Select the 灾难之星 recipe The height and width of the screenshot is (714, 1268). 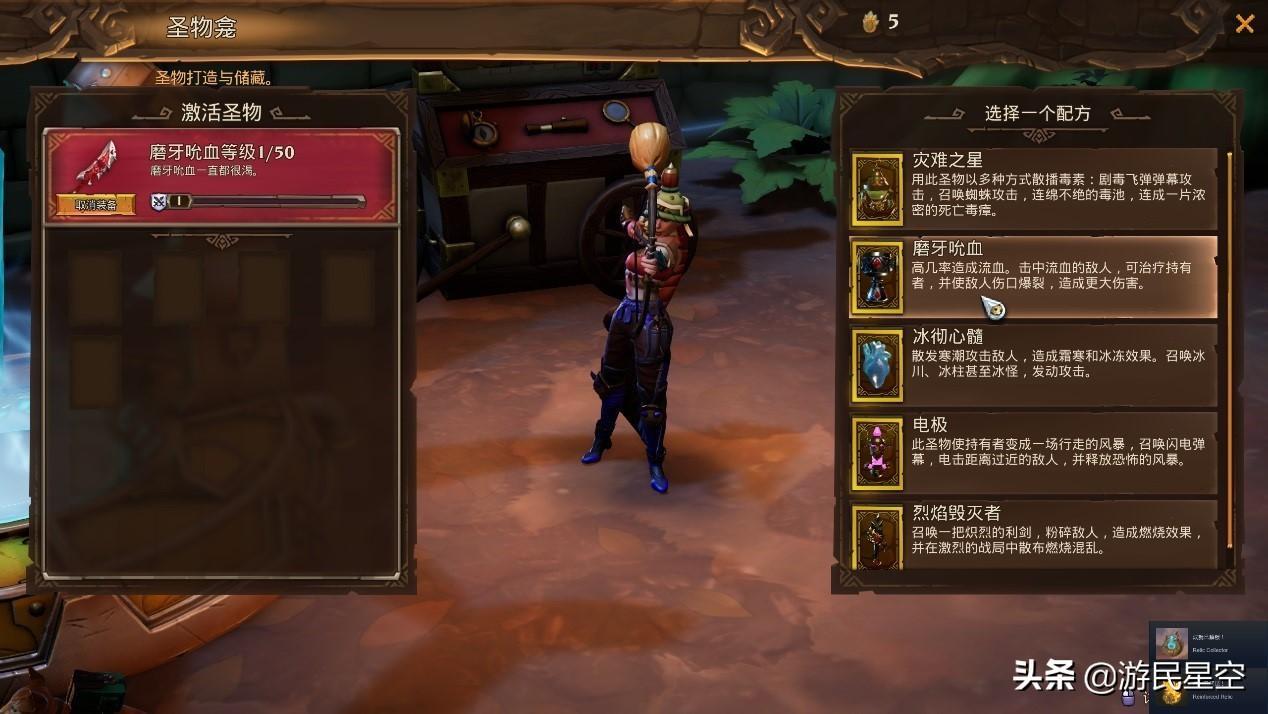[x=1033, y=187]
